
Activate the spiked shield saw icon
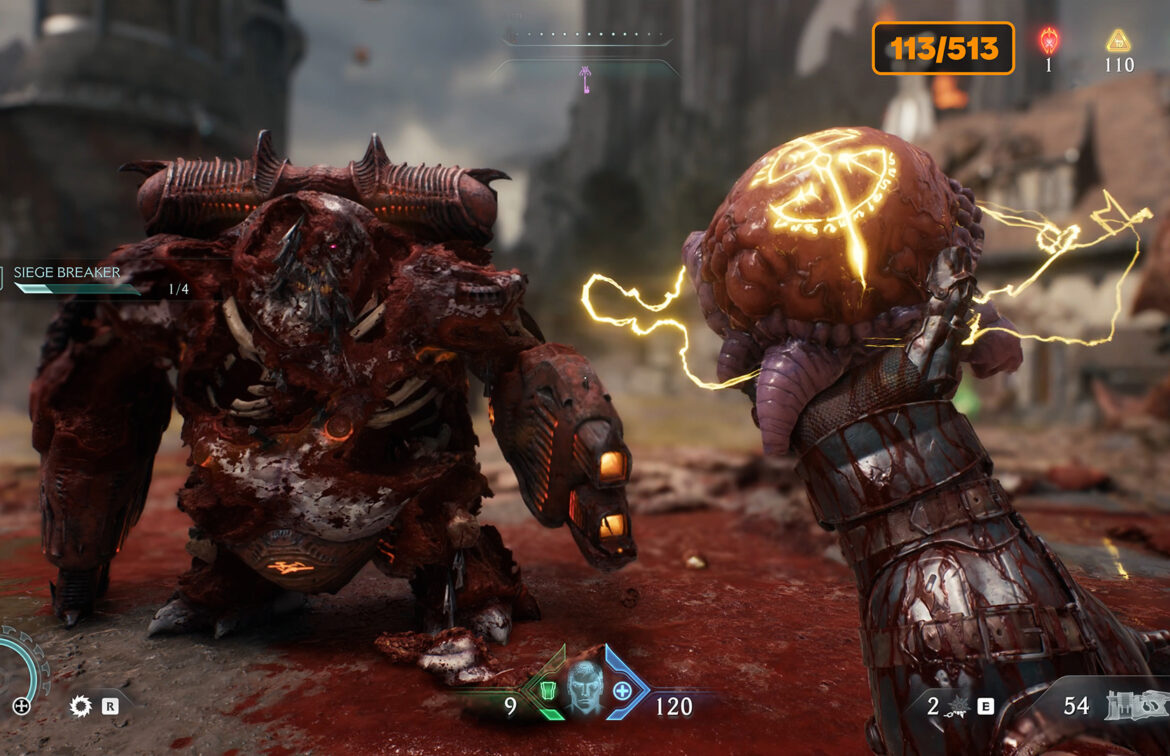80,707
